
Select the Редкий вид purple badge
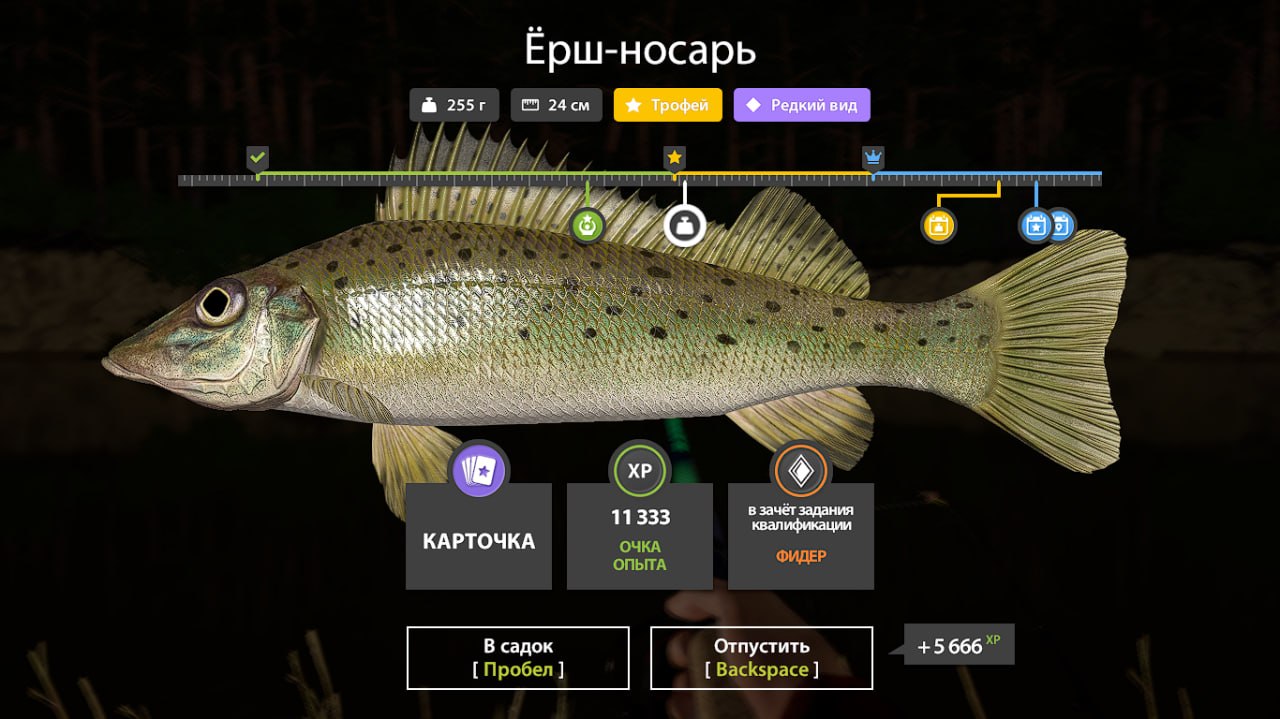point(802,105)
